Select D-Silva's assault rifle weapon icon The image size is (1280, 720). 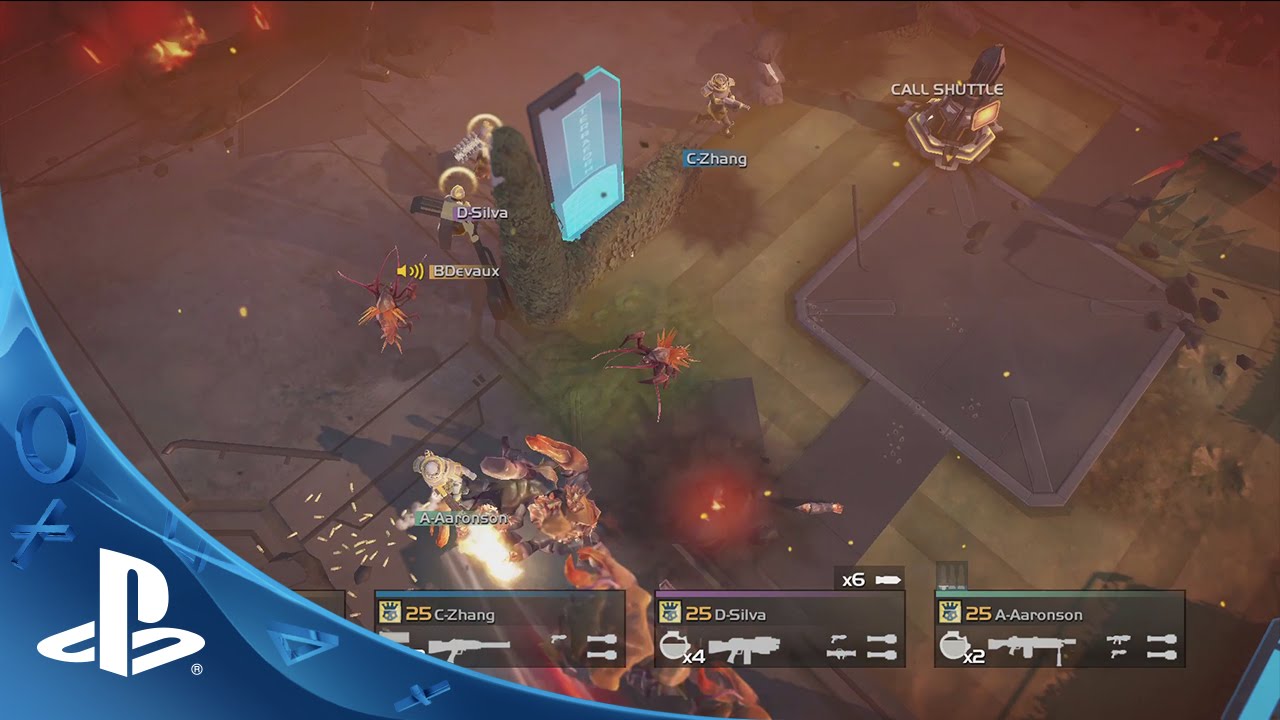click(x=746, y=648)
